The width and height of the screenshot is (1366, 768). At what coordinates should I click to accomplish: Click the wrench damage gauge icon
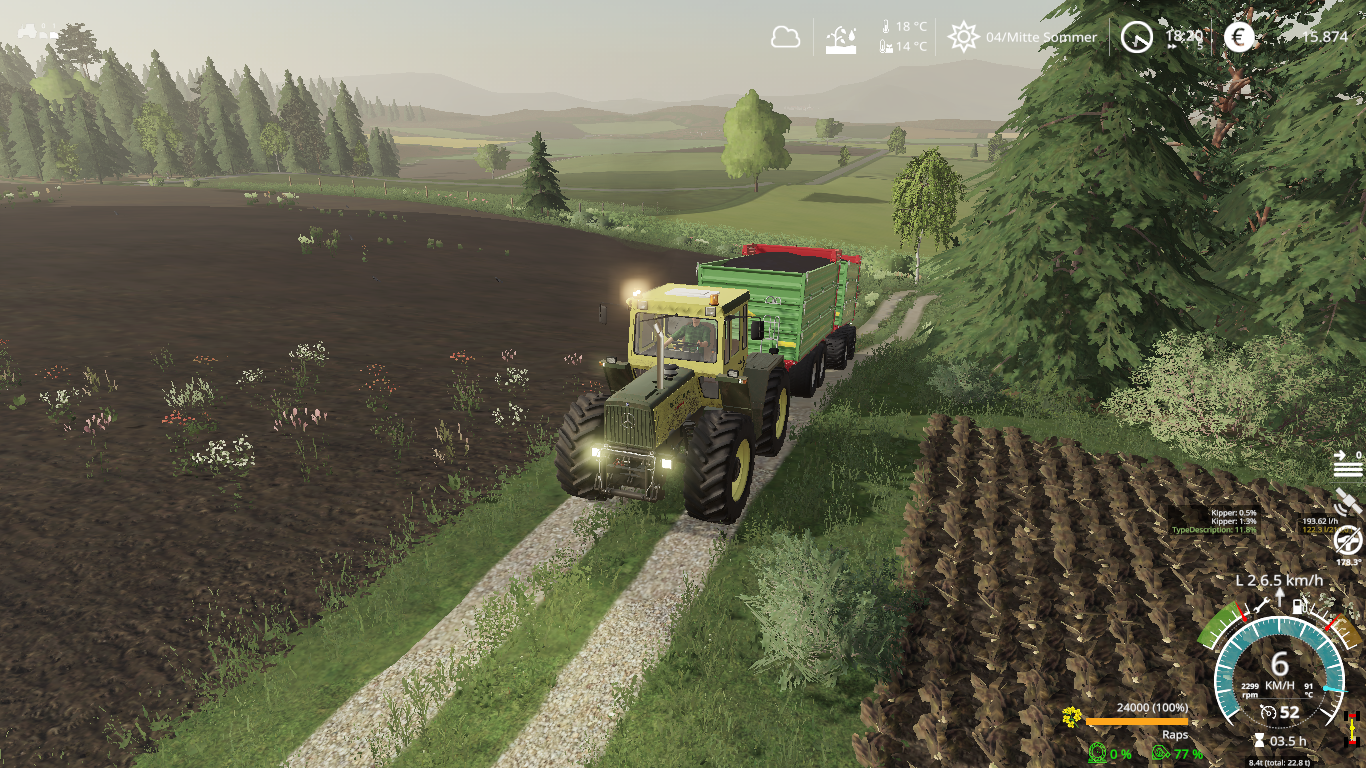(x=1262, y=604)
